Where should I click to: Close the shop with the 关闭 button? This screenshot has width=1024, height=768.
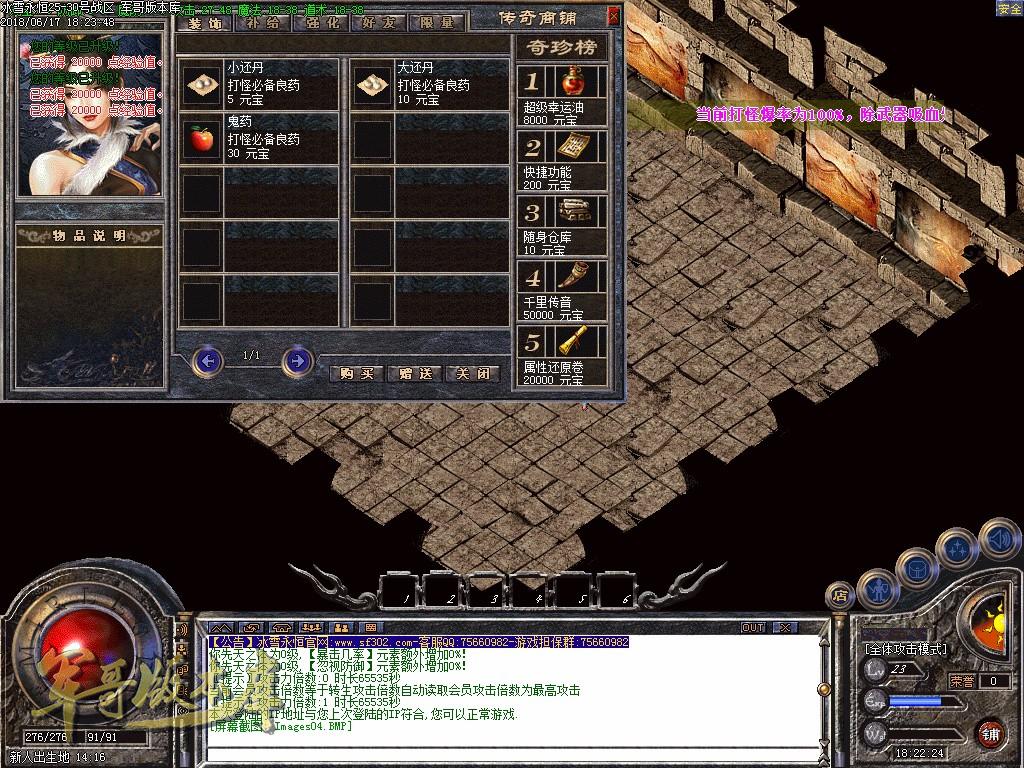point(472,373)
